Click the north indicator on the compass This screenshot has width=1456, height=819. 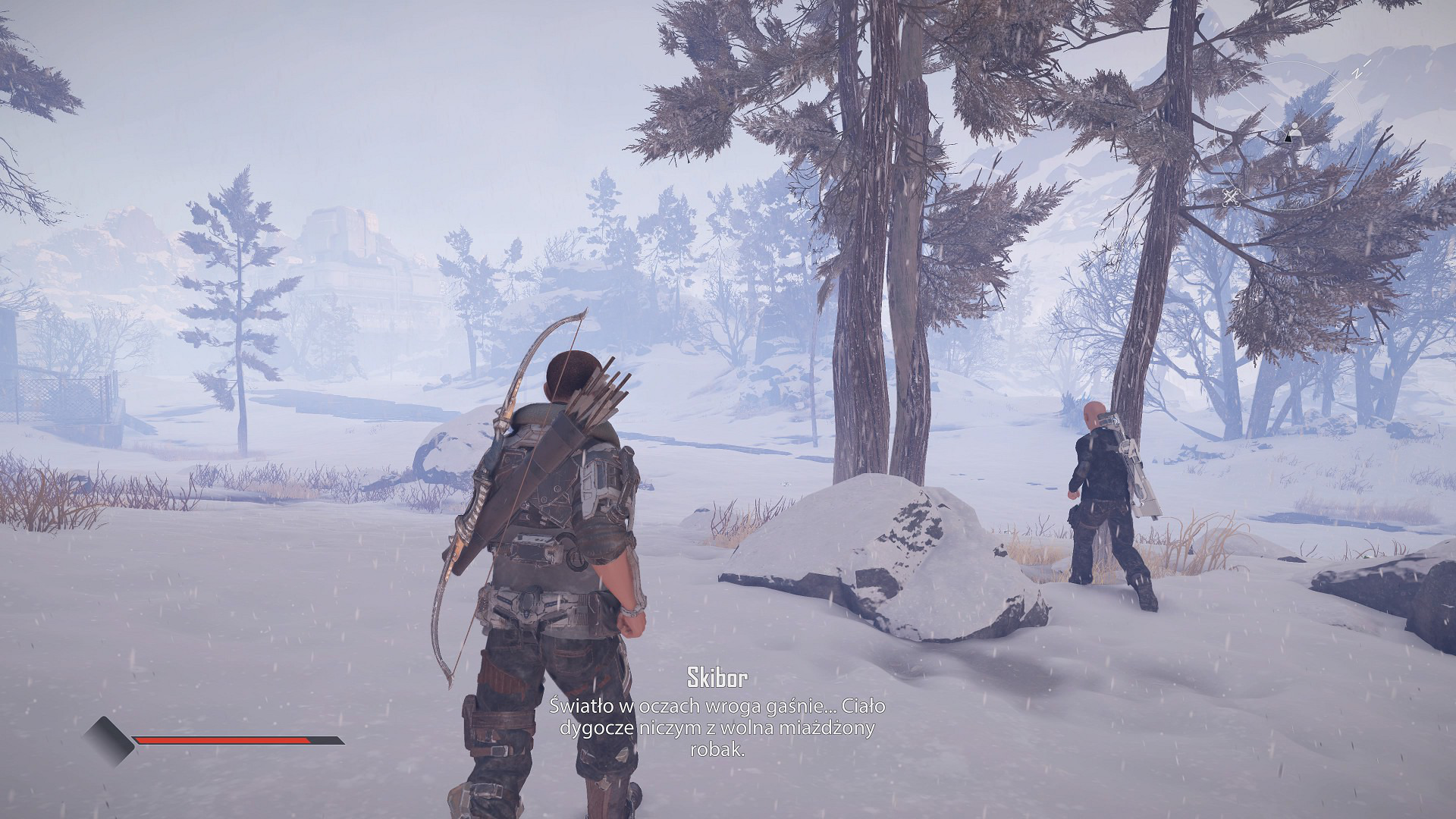coord(1356,73)
